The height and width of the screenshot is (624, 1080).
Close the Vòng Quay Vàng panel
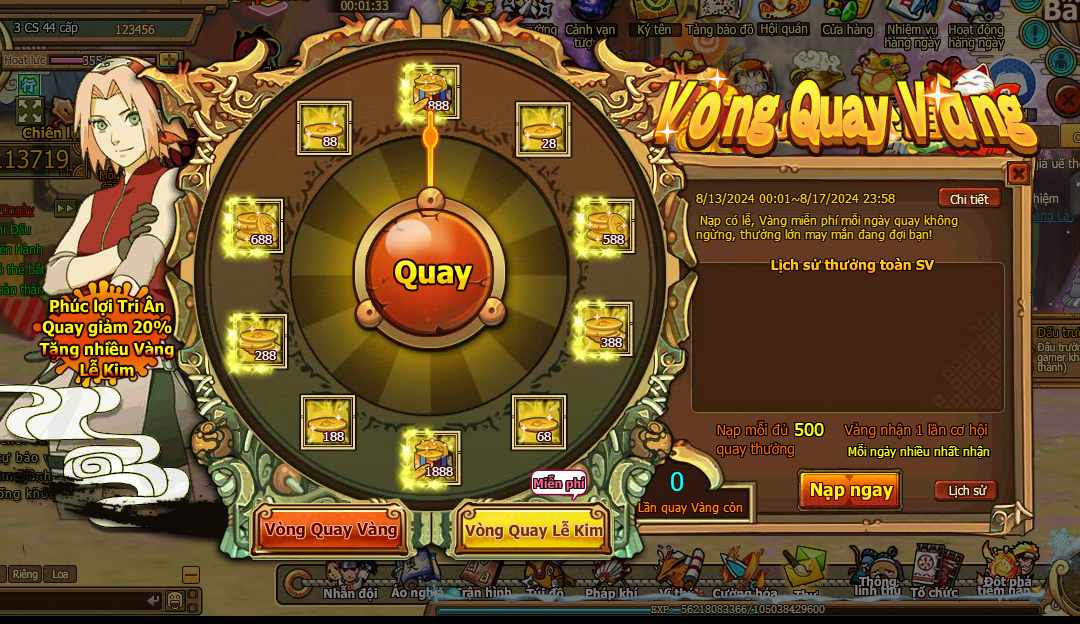pyautogui.click(x=1018, y=174)
